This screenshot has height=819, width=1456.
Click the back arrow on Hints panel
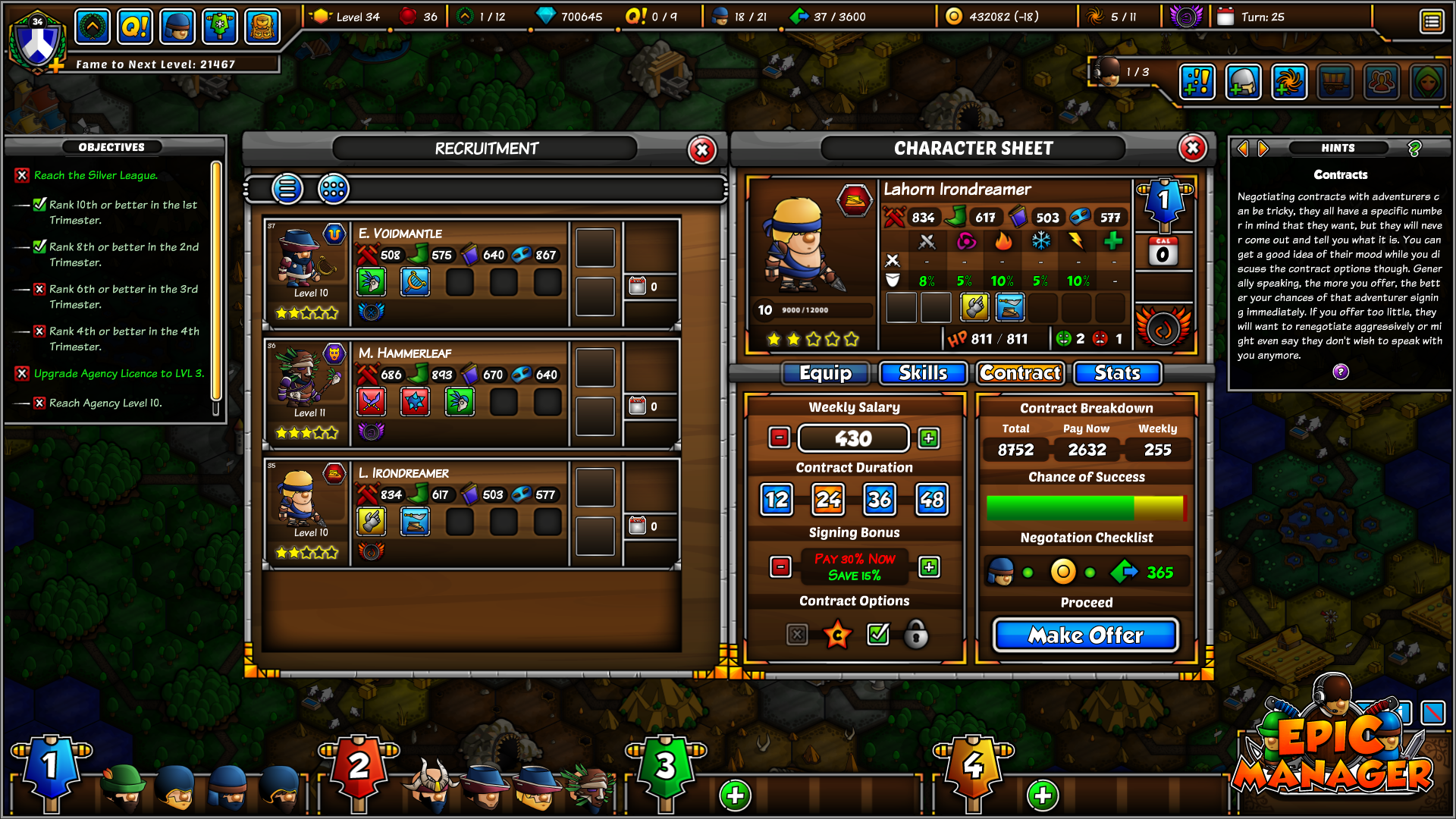click(1243, 149)
